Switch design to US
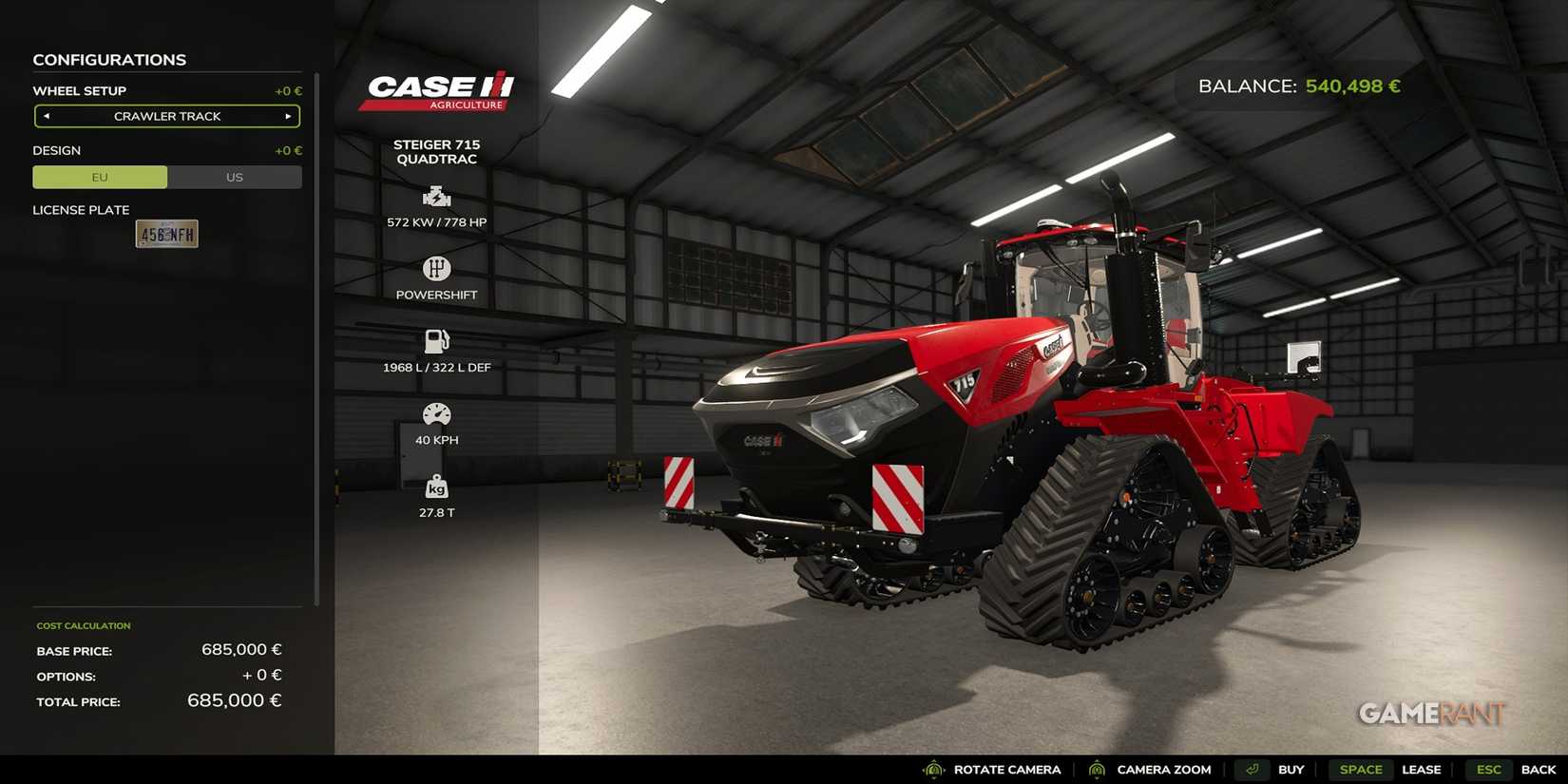 [x=234, y=177]
